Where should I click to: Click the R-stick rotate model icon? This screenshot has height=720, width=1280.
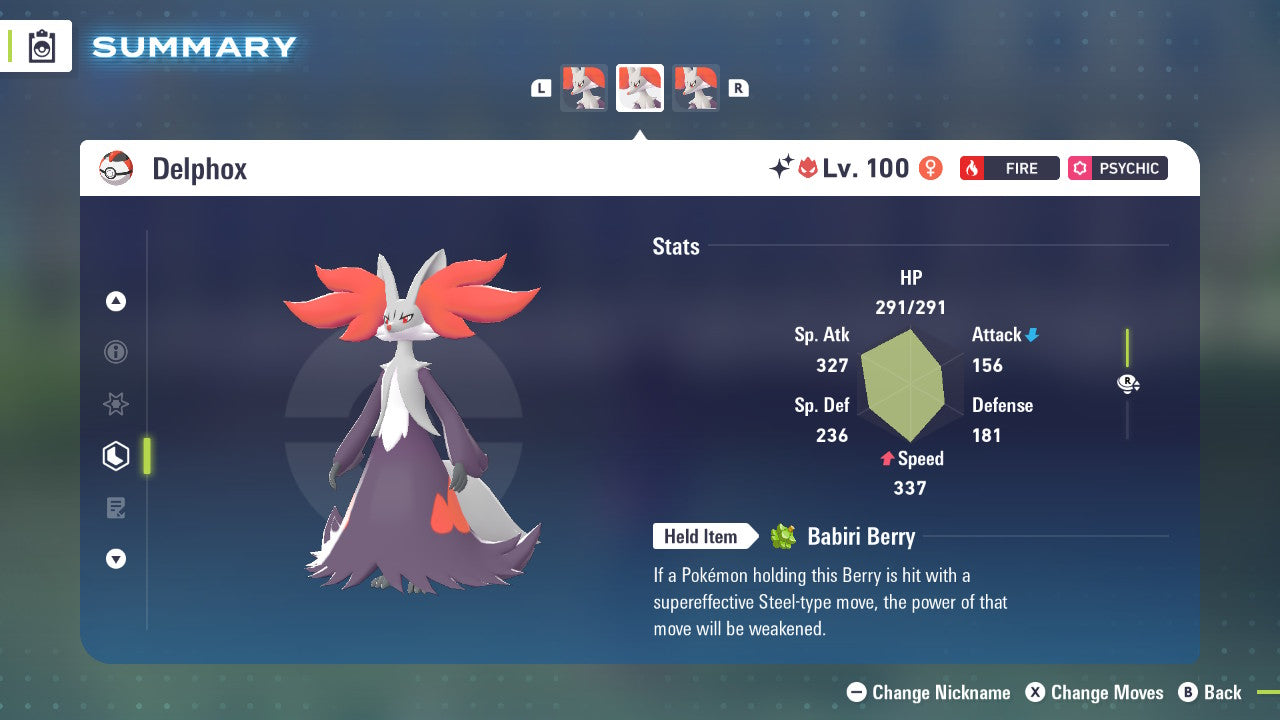pyautogui.click(x=1128, y=383)
